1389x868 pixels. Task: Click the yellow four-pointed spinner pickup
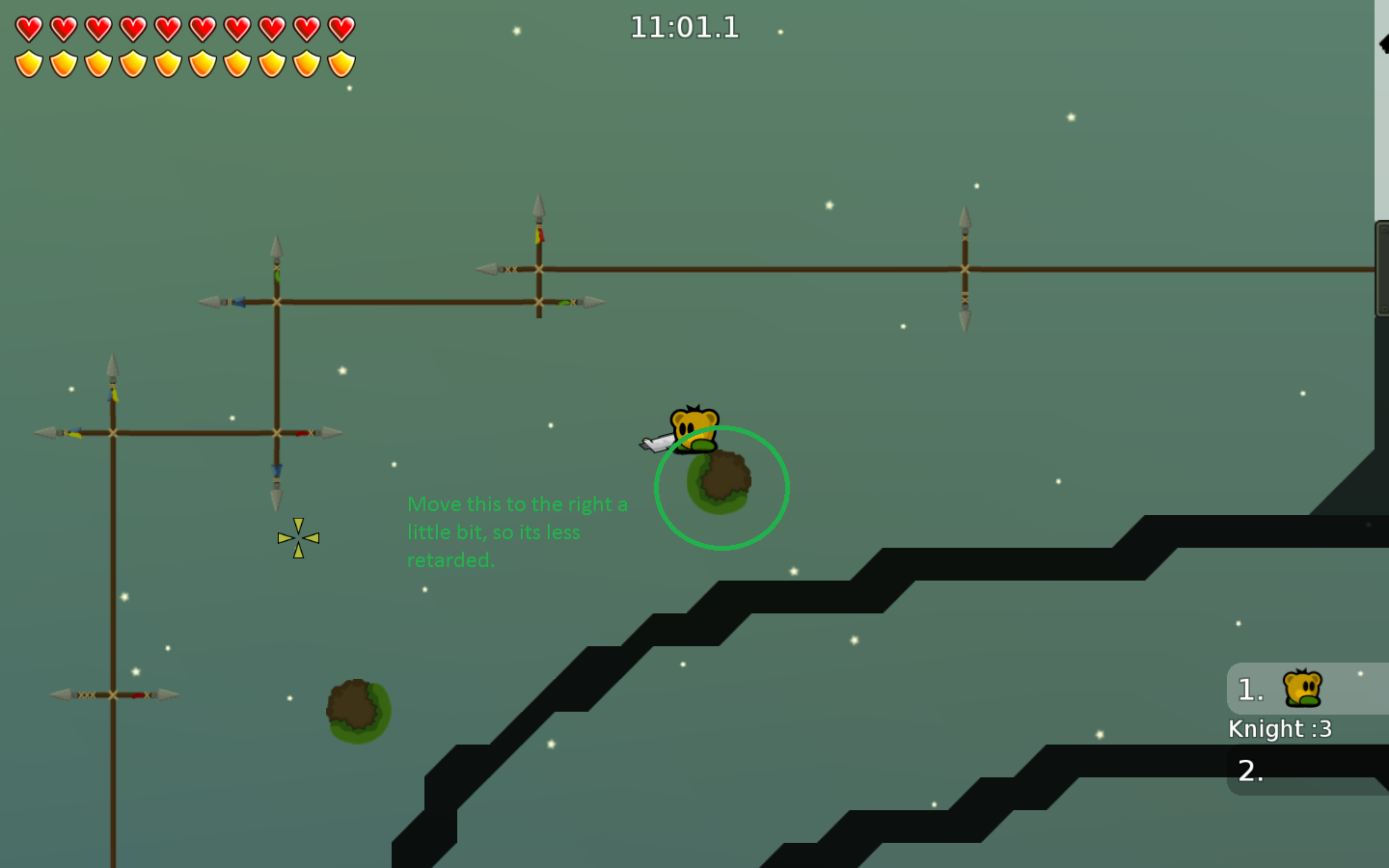coord(298,537)
